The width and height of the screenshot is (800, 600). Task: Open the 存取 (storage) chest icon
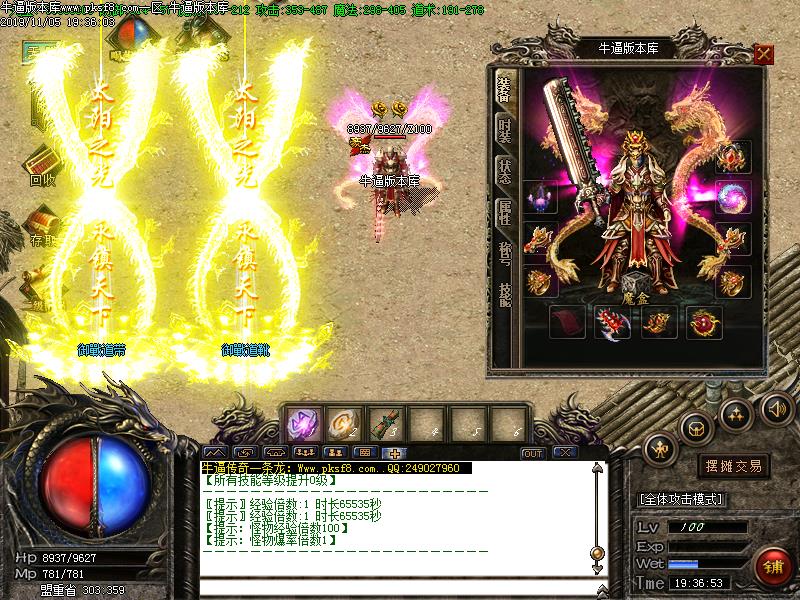click(40, 223)
